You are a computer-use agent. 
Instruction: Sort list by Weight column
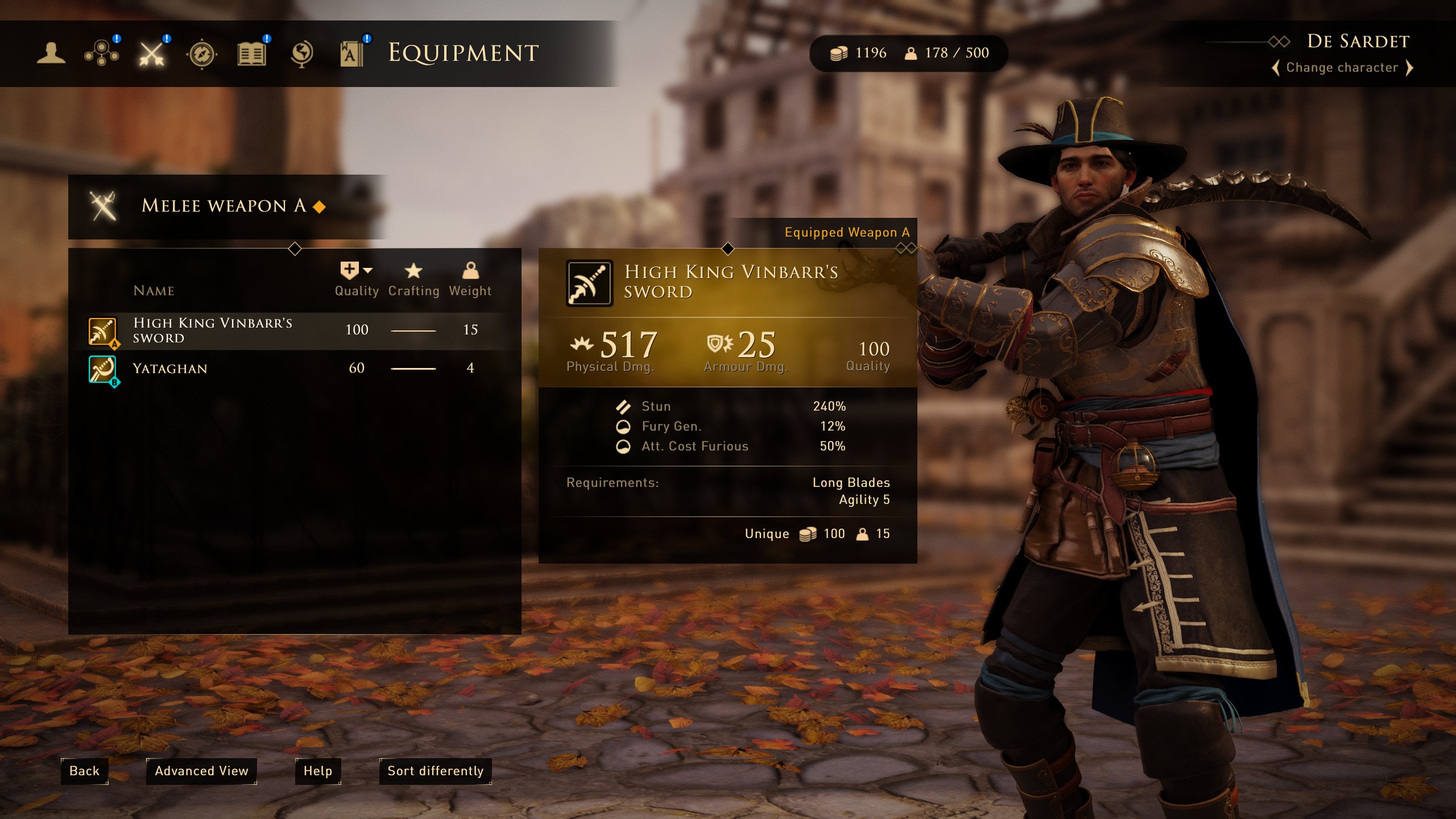(x=470, y=279)
